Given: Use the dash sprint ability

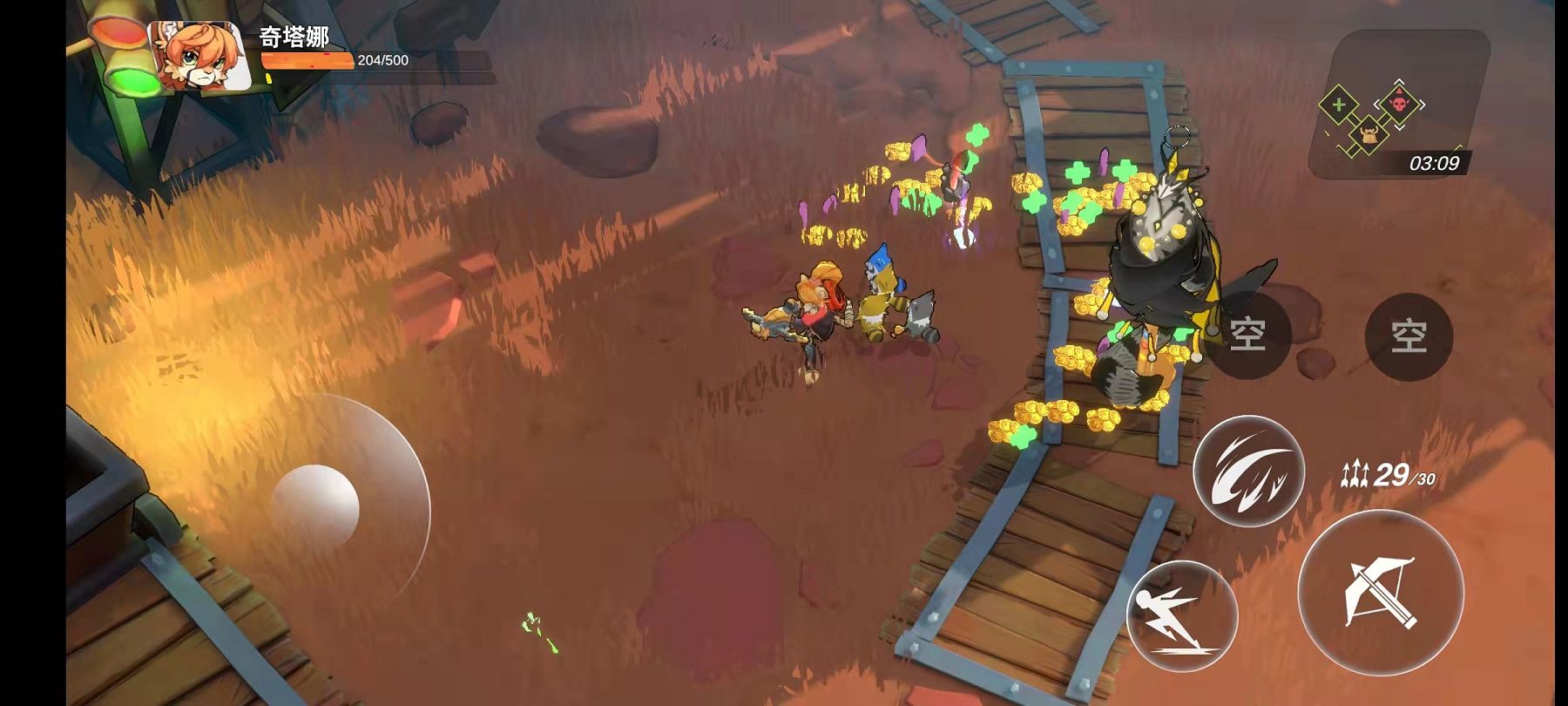Looking at the screenshot, I should tap(1182, 616).
